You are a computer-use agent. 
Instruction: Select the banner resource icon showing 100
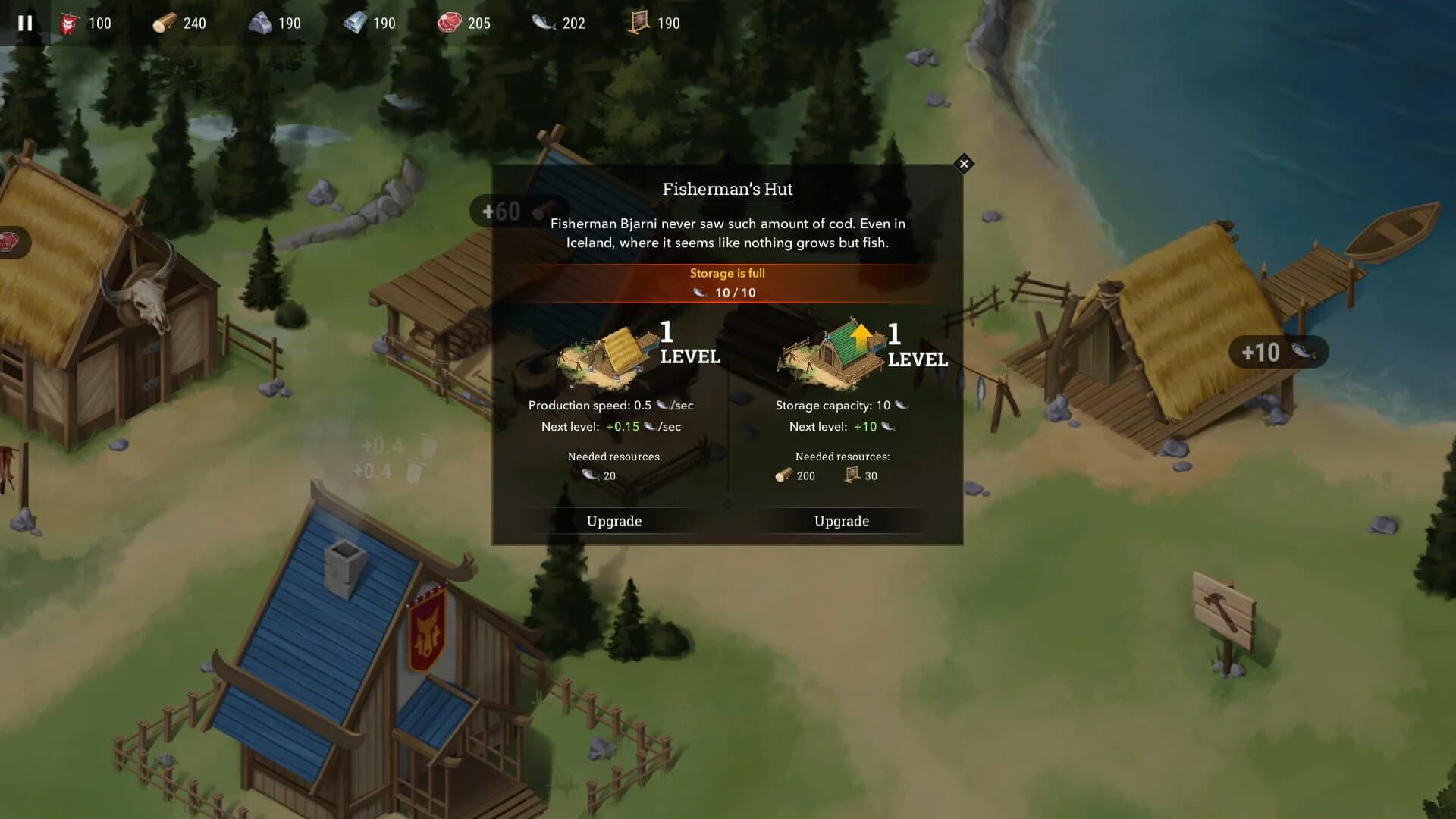(68, 23)
